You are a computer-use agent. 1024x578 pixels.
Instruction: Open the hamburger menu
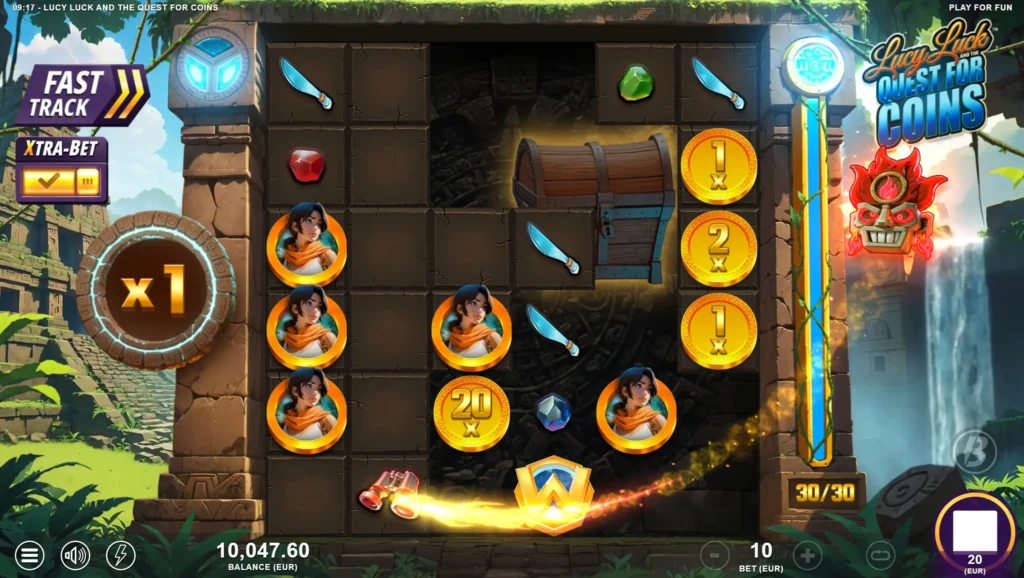coord(30,555)
